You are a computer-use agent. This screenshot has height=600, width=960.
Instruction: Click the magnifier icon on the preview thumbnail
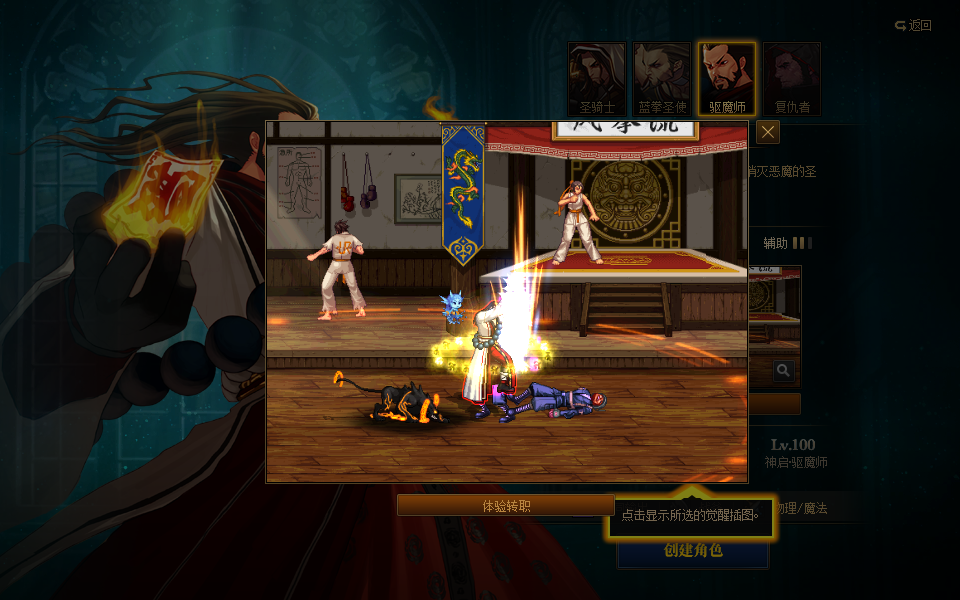[x=784, y=371]
